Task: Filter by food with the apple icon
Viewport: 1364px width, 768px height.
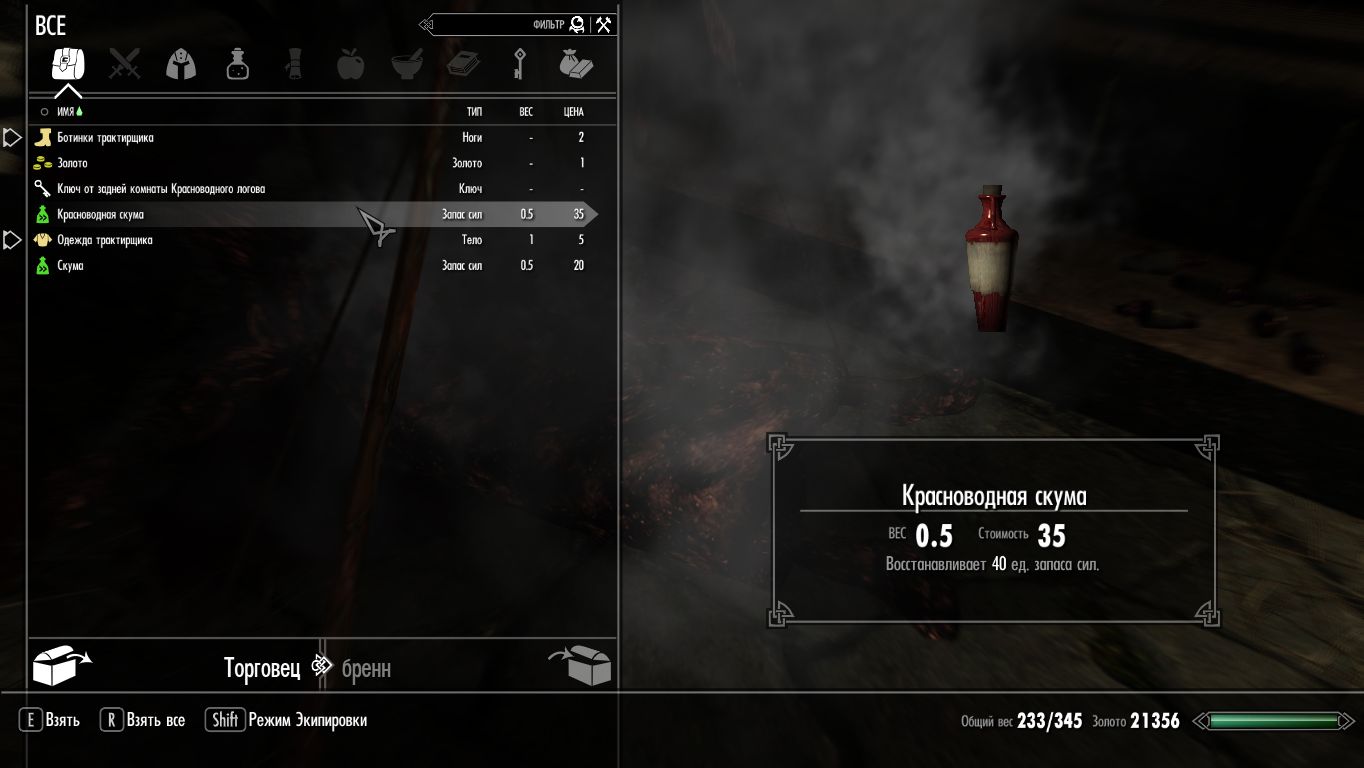Action: coord(350,65)
